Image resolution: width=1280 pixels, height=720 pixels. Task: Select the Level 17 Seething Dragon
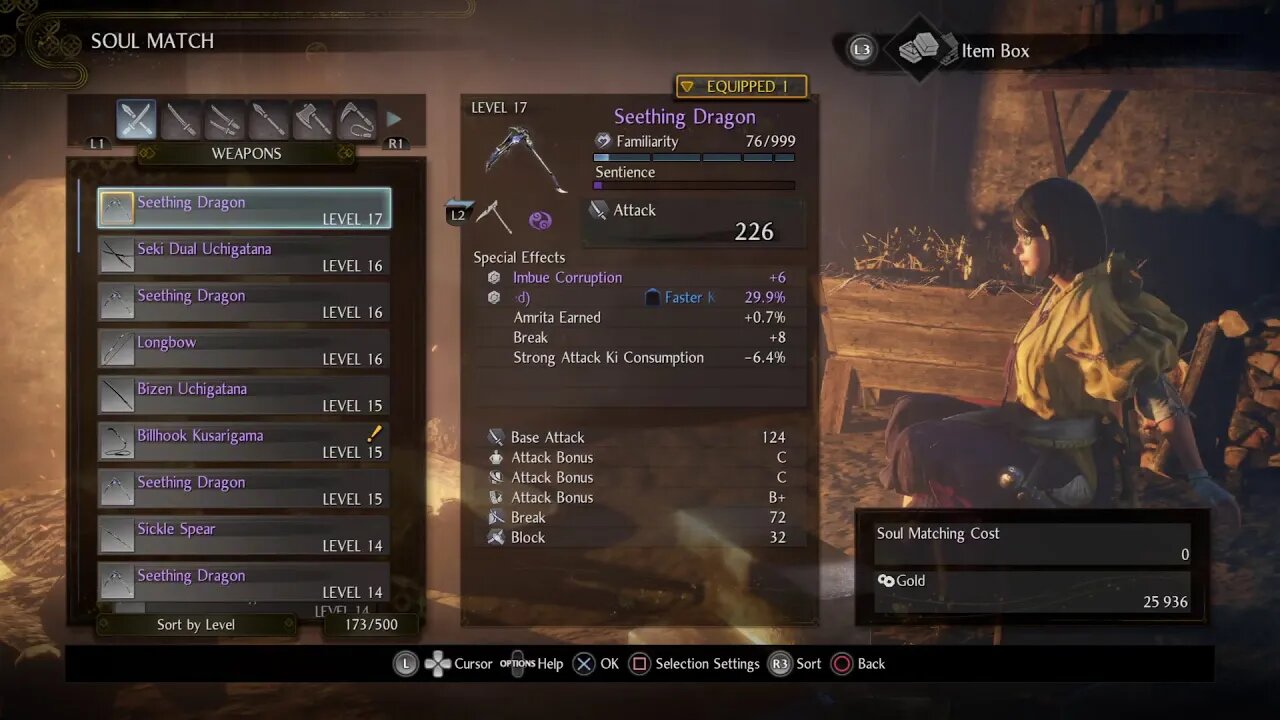point(244,209)
